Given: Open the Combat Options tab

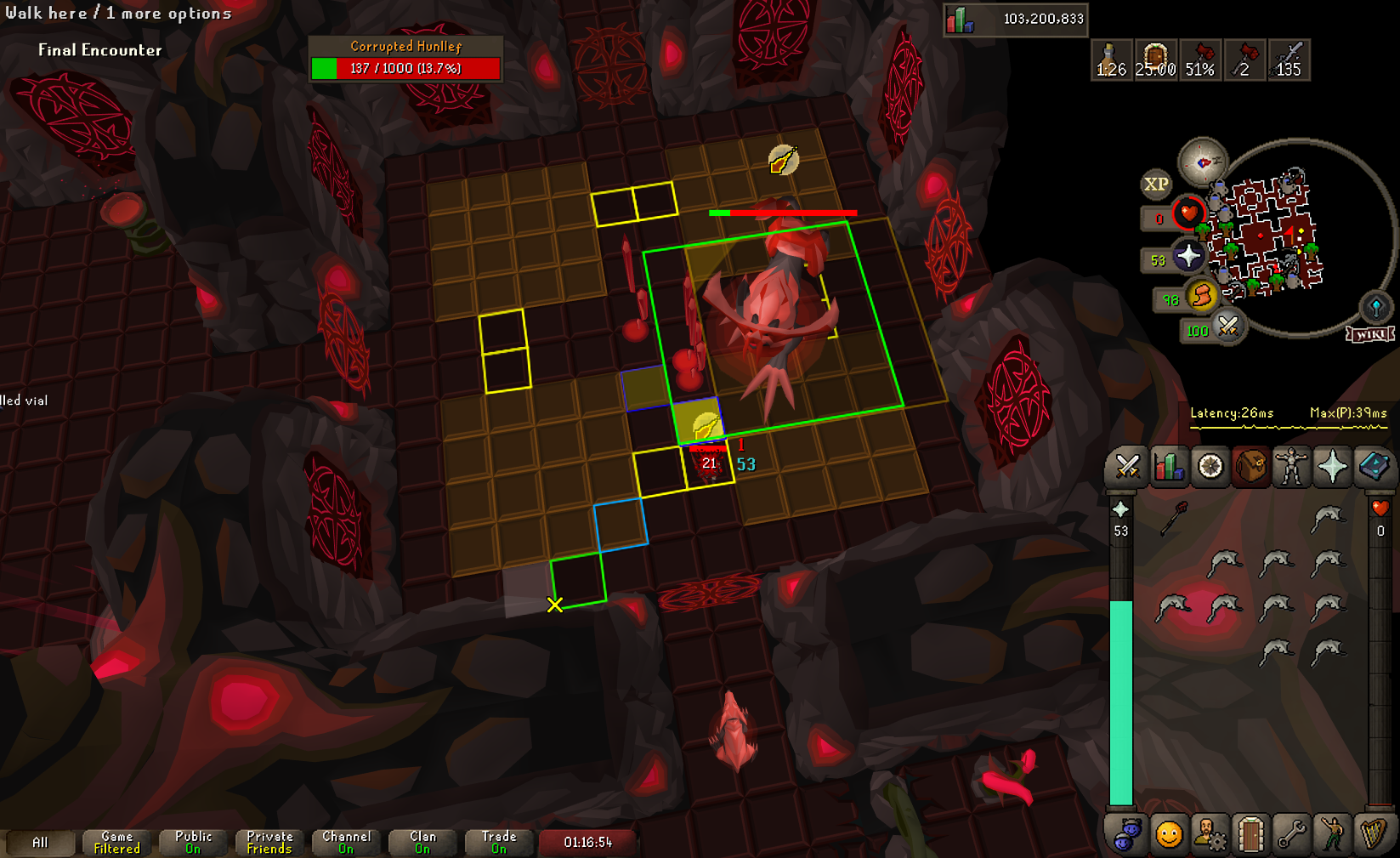Looking at the screenshot, I should tap(1127, 467).
